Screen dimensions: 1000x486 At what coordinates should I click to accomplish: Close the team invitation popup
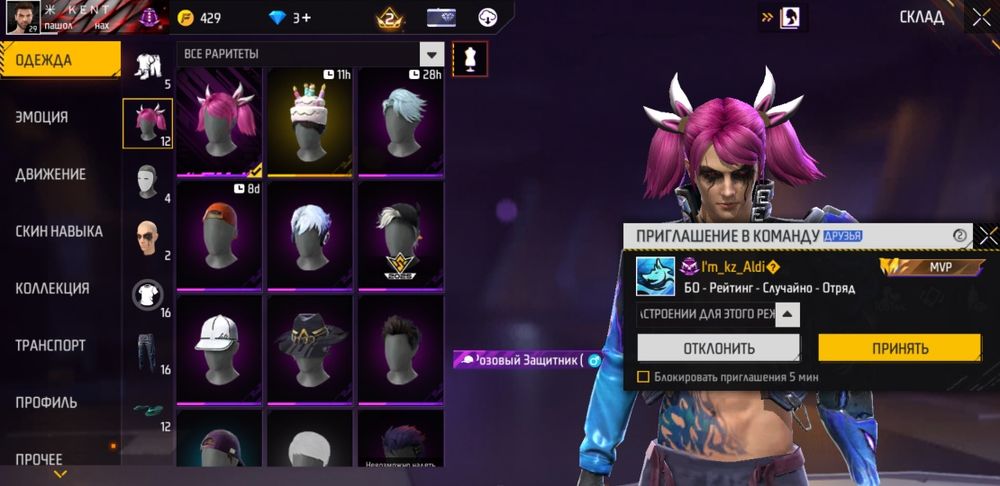click(x=988, y=236)
